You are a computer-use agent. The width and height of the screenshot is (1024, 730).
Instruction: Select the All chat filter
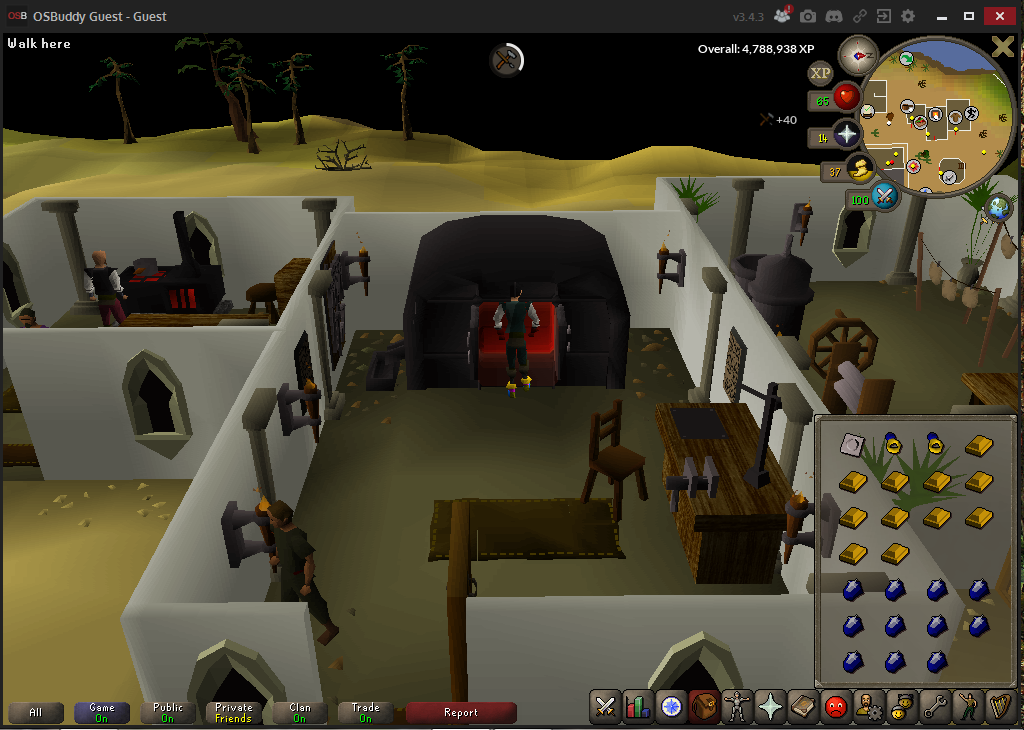(x=36, y=713)
